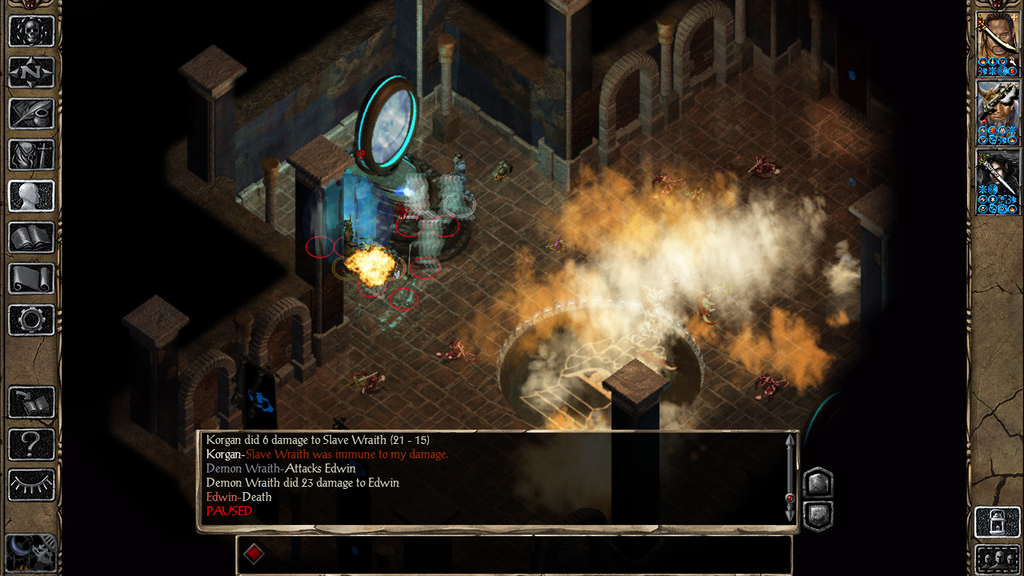Open the inventory screen

(x=31, y=154)
